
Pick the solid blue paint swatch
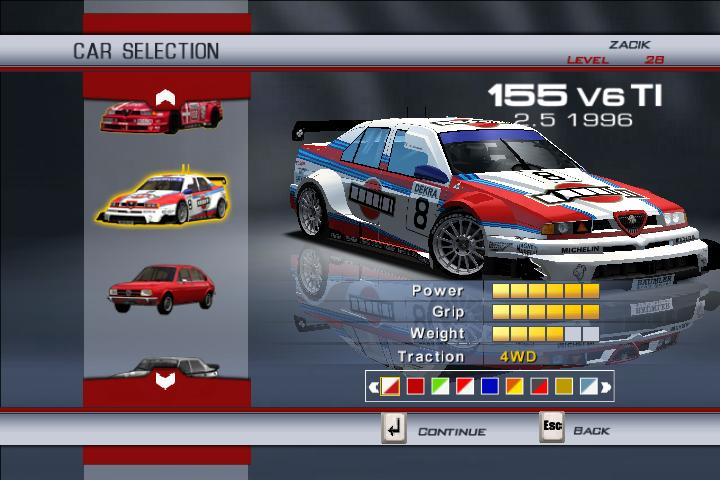[489, 385]
